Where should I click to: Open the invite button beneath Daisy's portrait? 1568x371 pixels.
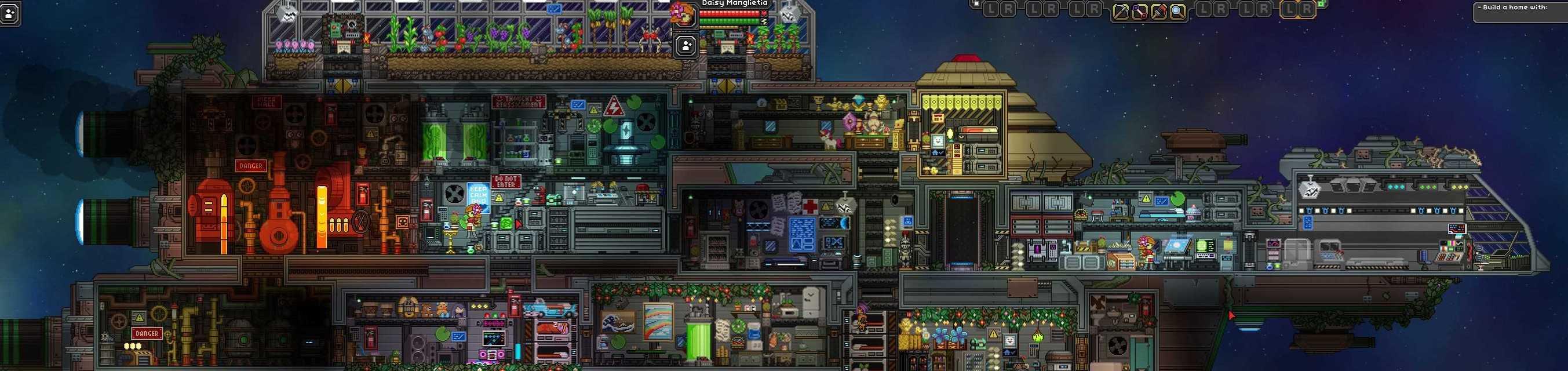pos(686,46)
